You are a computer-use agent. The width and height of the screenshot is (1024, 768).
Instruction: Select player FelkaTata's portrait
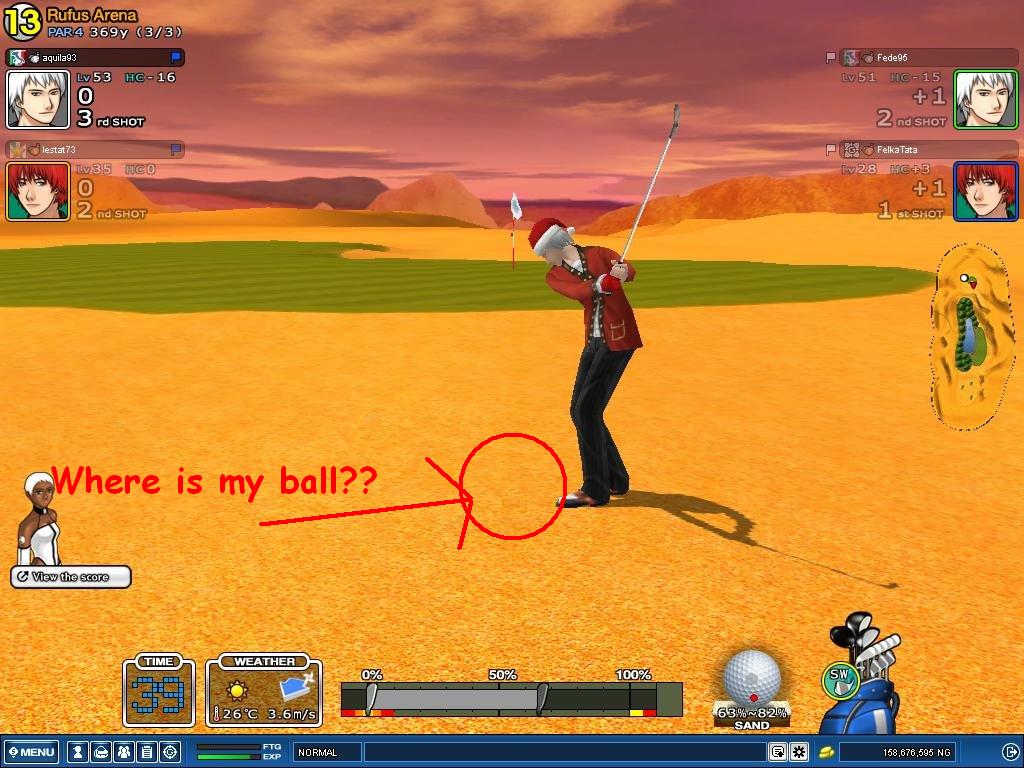click(985, 190)
